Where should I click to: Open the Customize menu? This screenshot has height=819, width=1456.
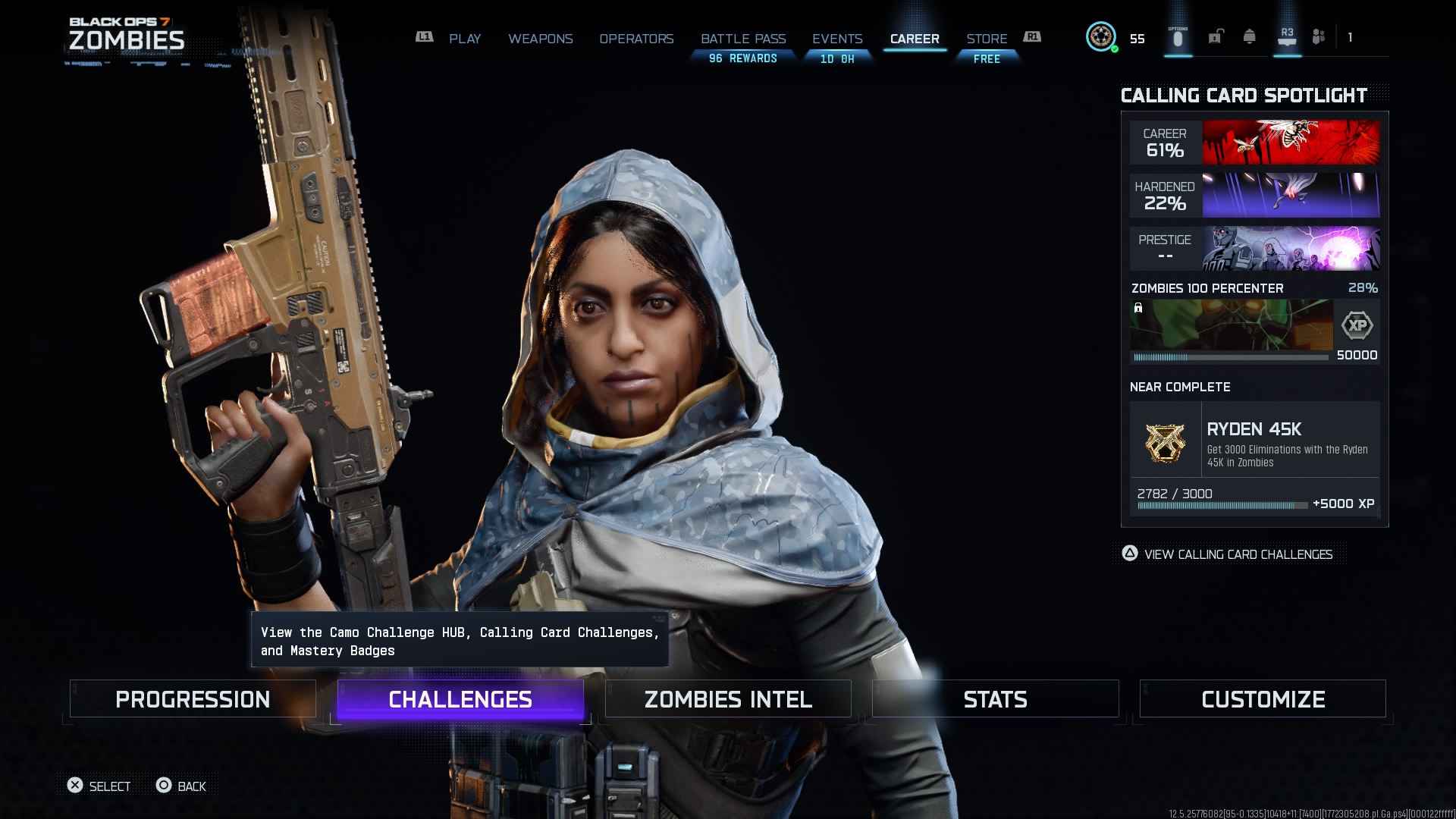point(1263,698)
